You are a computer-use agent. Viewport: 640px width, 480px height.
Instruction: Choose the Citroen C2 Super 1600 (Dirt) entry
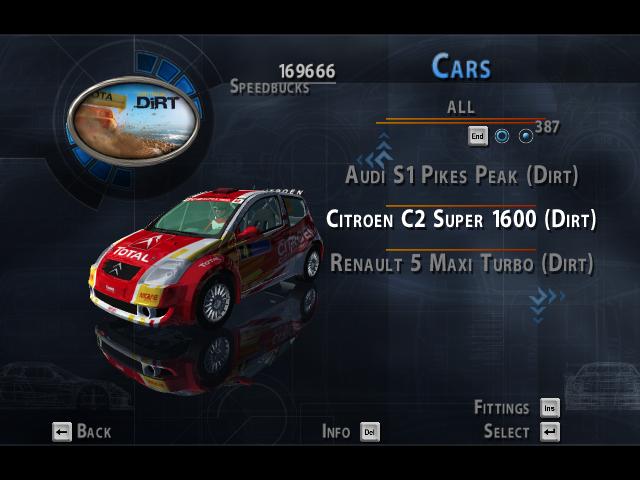[x=461, y=220]
